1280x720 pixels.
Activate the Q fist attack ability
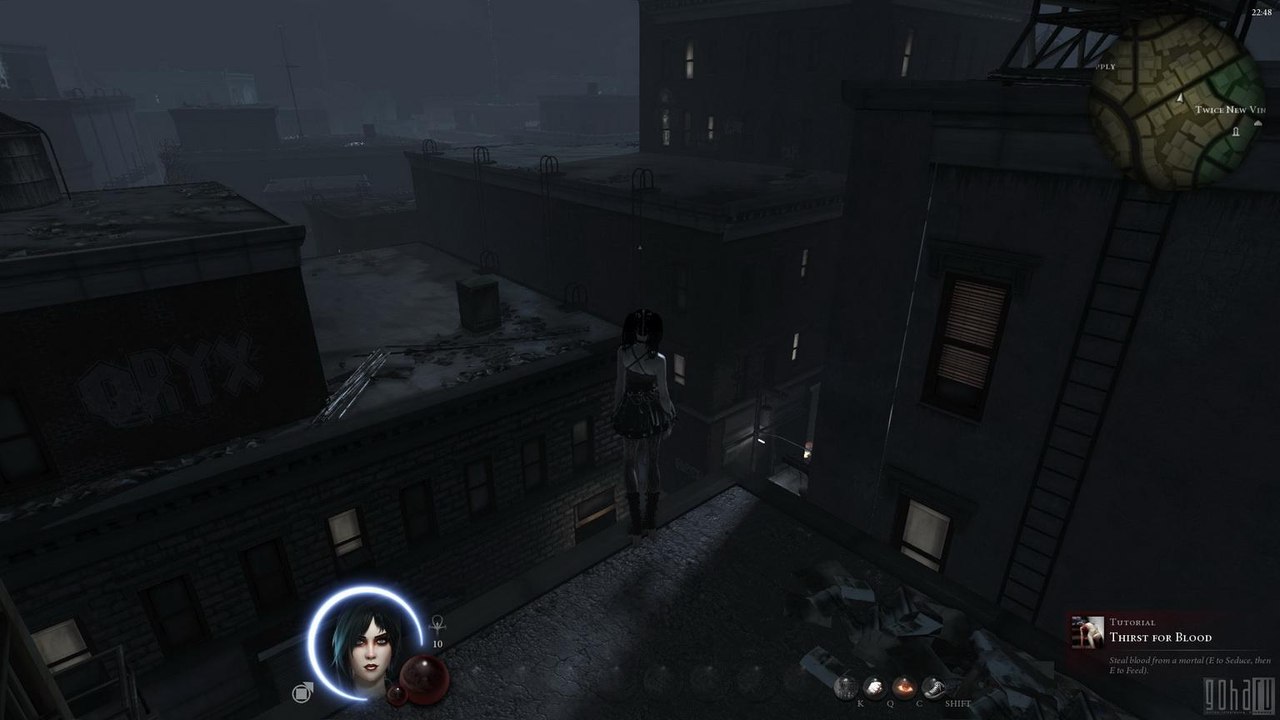(873, 686)
